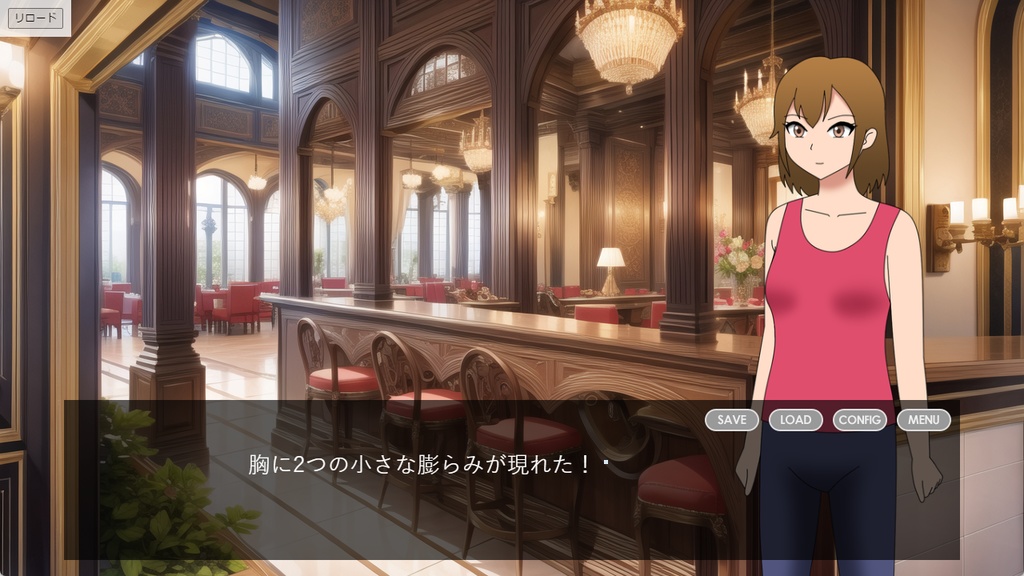Click the SAVE button
The image size is (1024, 576).
point(732,420)
